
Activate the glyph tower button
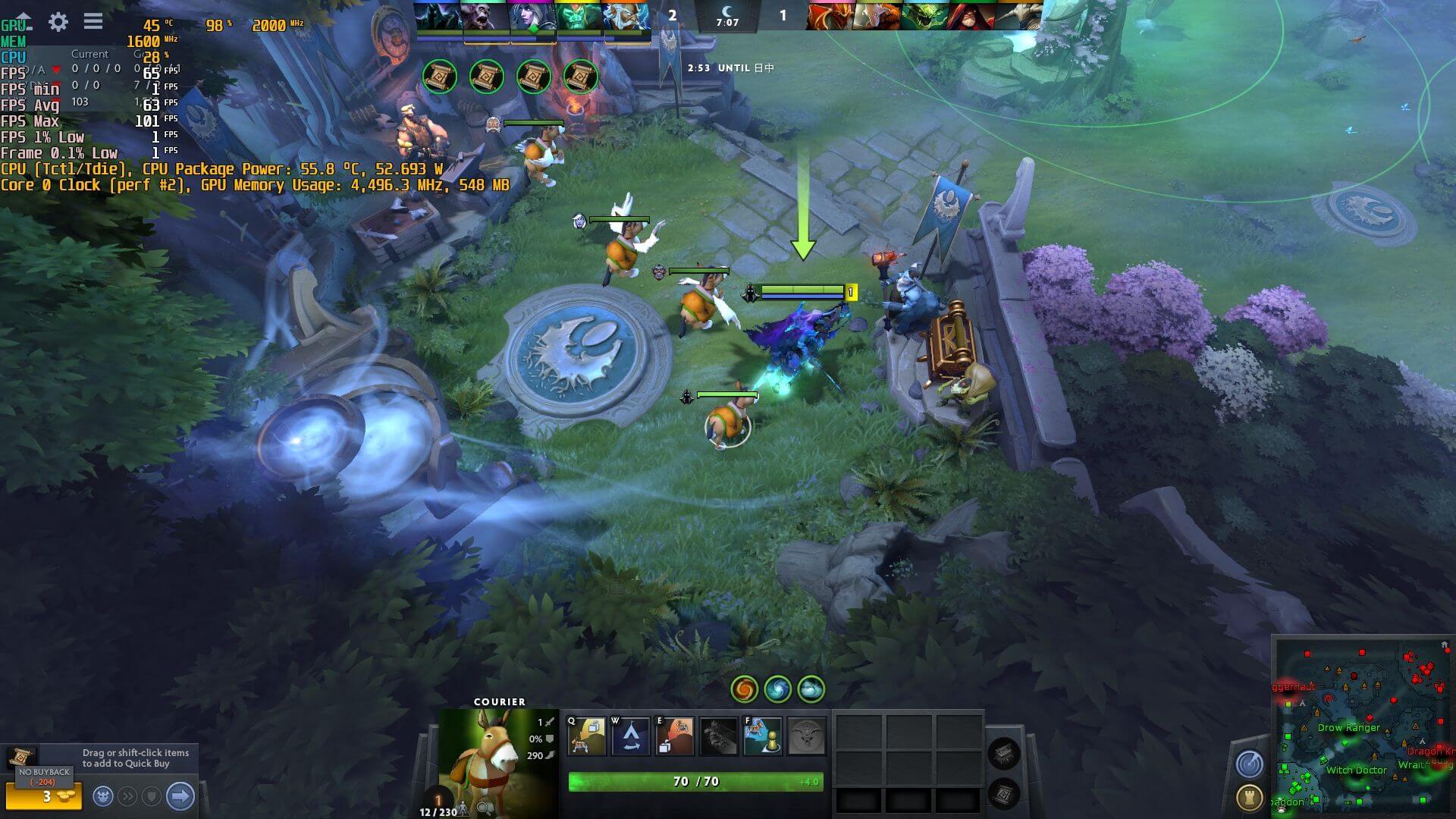(x=1249, y=797)
